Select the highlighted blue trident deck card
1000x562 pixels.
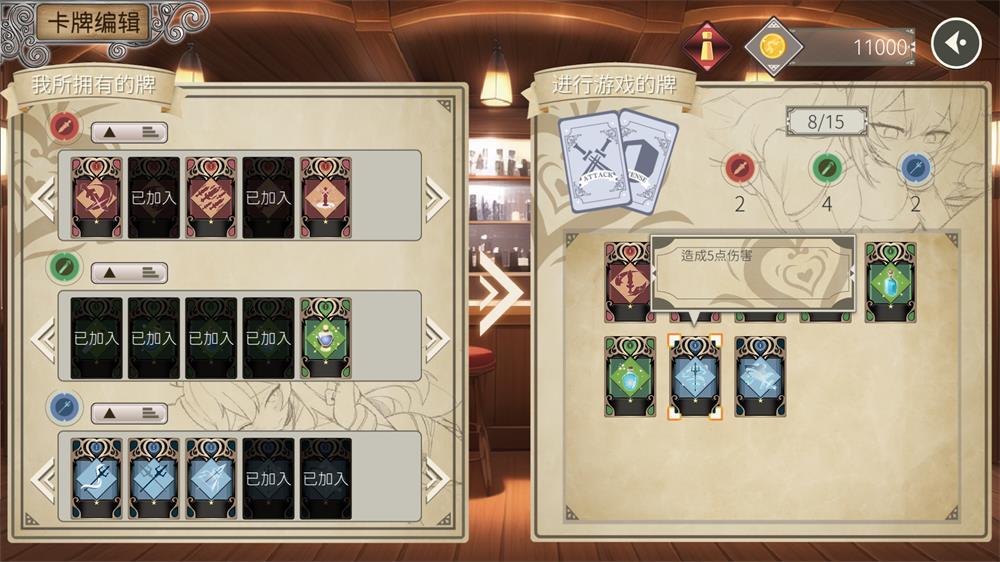click(694, 376)
